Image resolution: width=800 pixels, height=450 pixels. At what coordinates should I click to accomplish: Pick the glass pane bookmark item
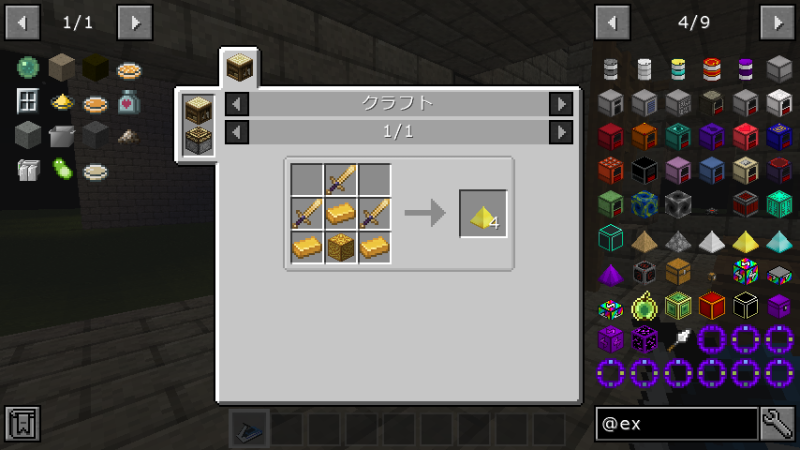(x=27, y=101)
